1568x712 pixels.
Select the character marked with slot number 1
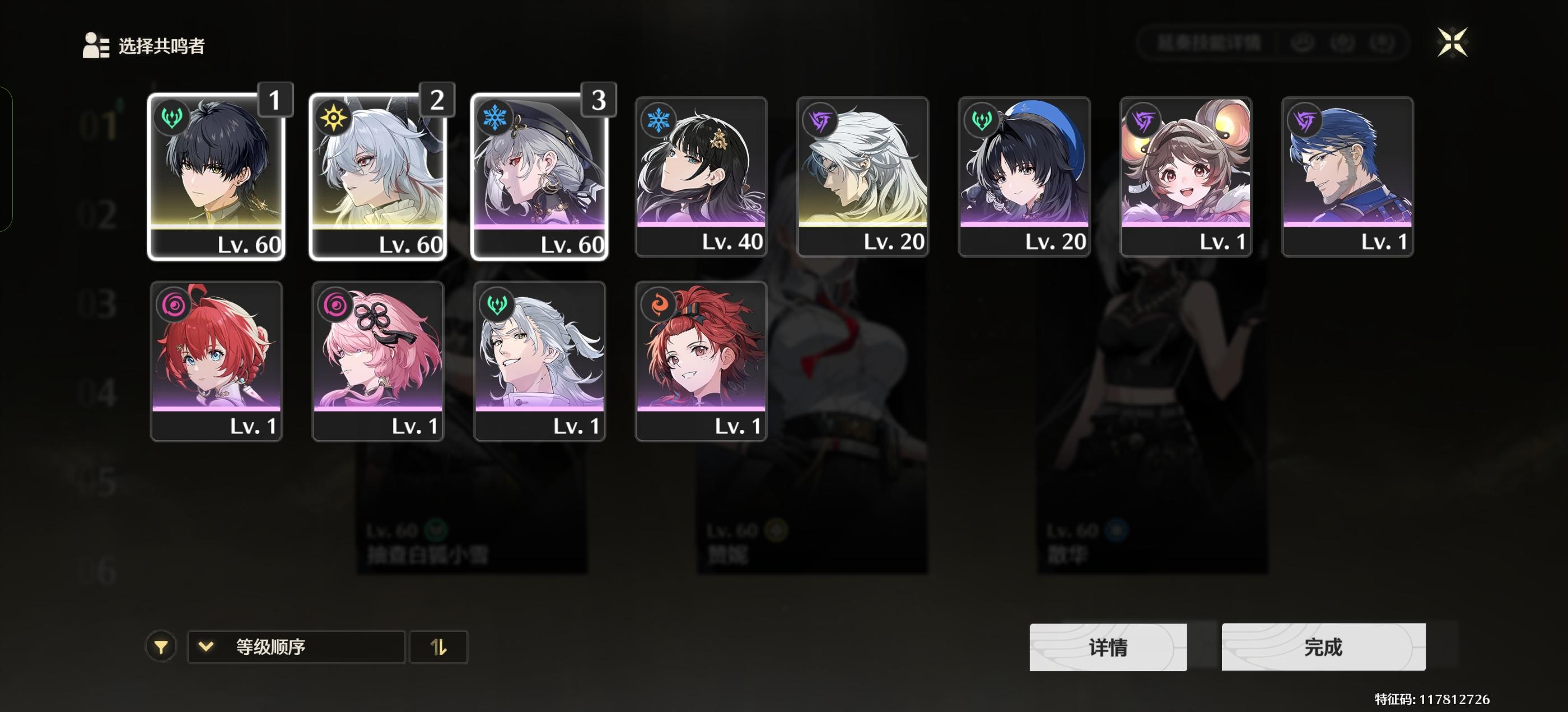217,176
